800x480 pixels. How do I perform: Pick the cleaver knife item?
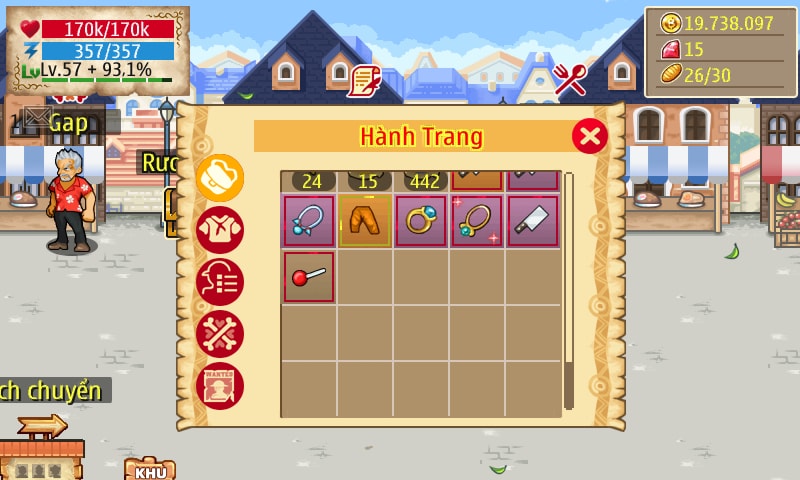pyautogui.click(x=533, y=221)
